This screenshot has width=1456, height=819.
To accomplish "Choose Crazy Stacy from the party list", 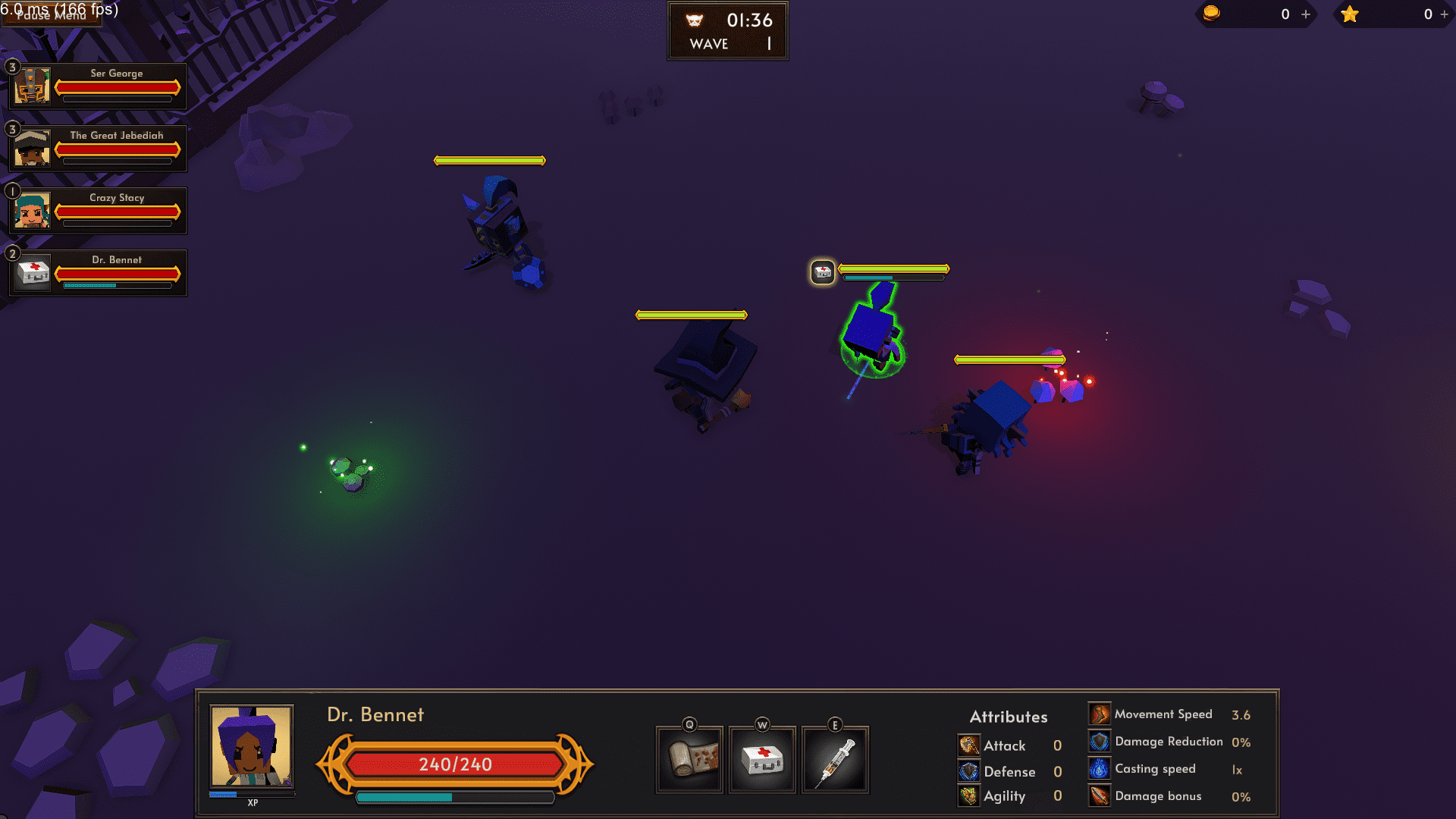I will click(98, 210).
